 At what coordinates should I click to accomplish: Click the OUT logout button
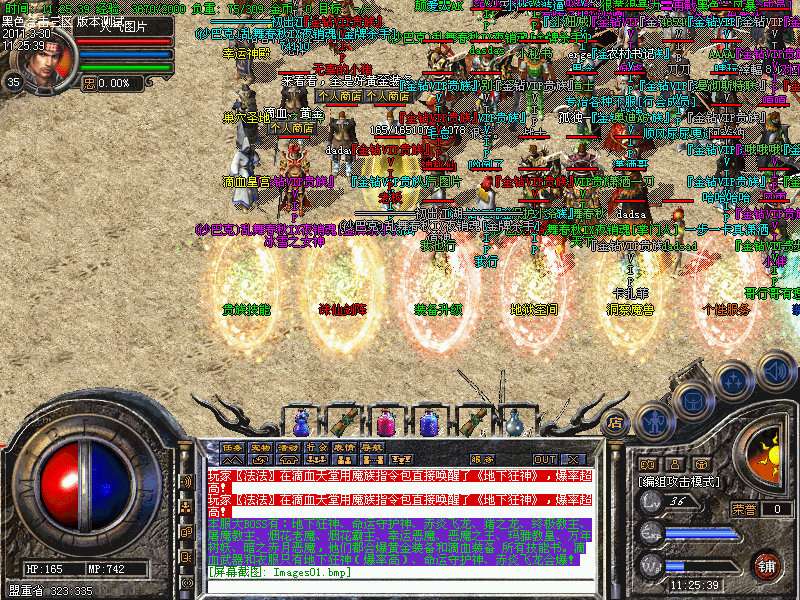(545, 459)
